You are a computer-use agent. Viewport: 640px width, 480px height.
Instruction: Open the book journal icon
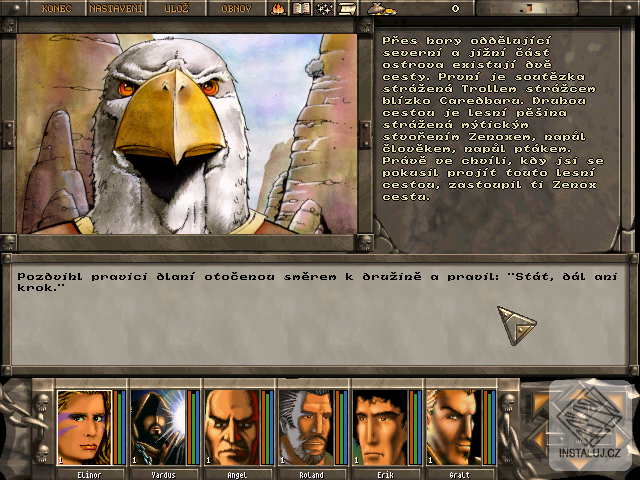click(x=301, y=8)
